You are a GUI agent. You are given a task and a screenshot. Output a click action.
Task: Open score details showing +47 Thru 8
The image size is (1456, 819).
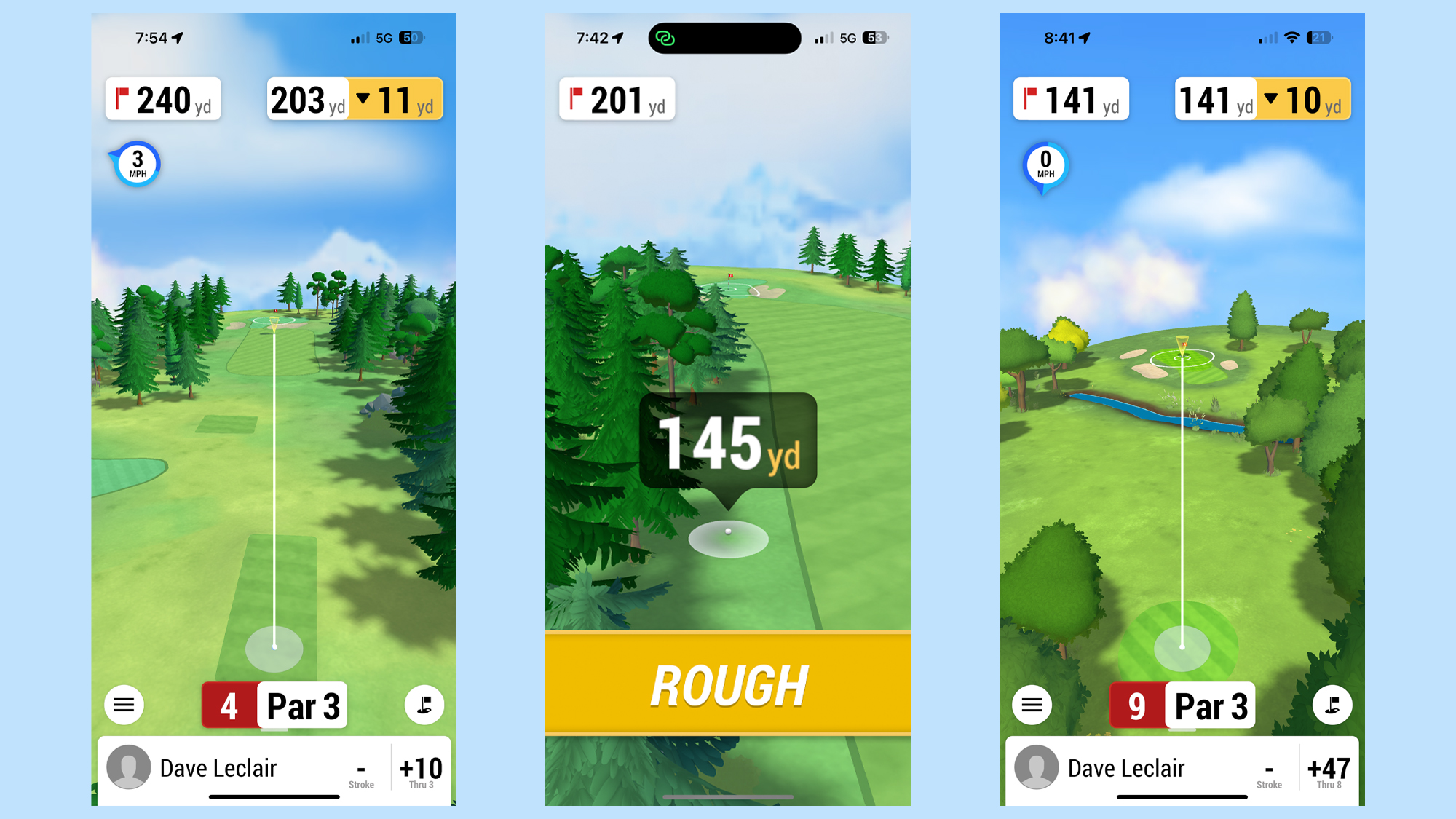[1329, 768]
